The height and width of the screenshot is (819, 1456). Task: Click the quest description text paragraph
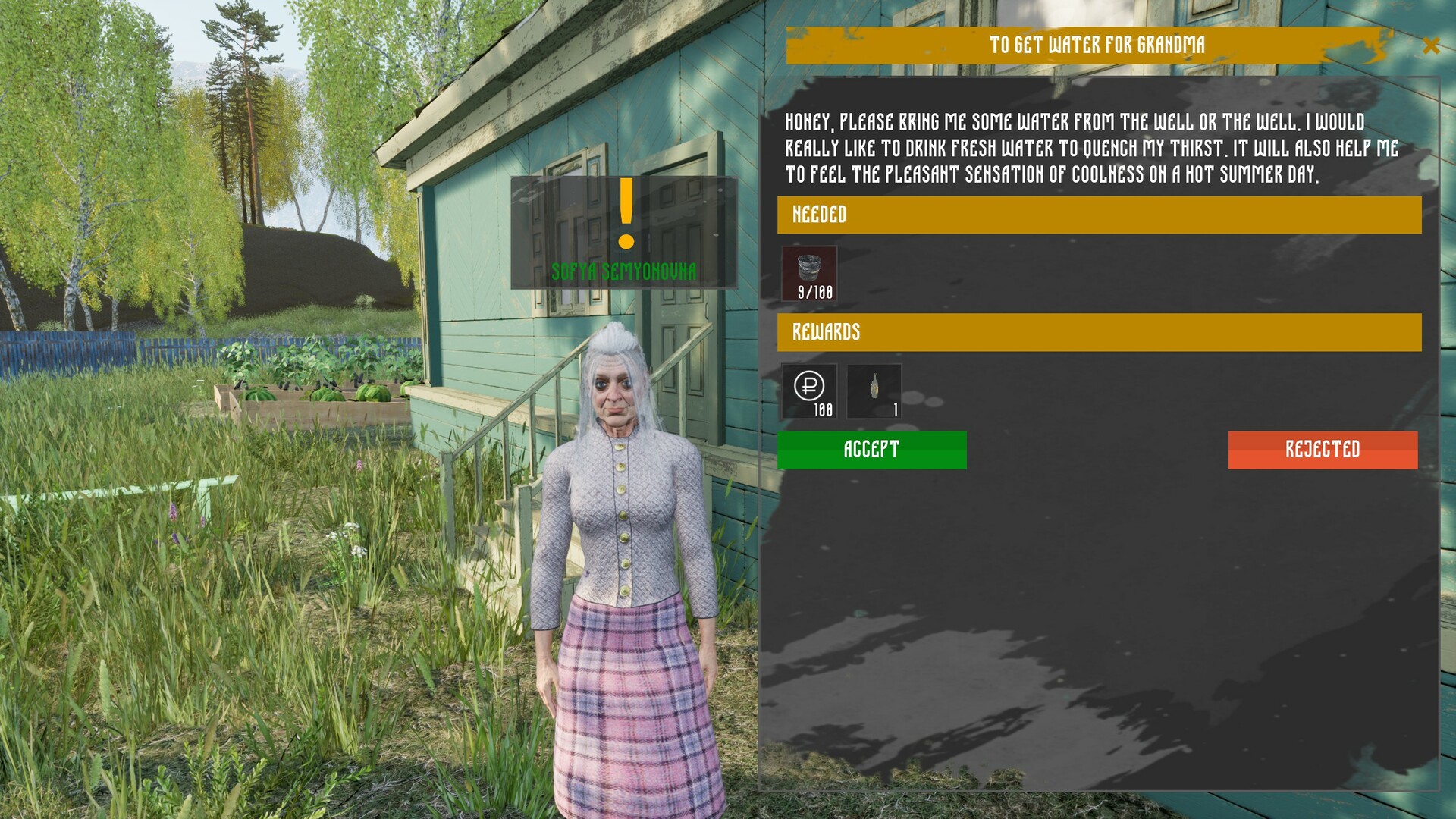point(1092,149)
